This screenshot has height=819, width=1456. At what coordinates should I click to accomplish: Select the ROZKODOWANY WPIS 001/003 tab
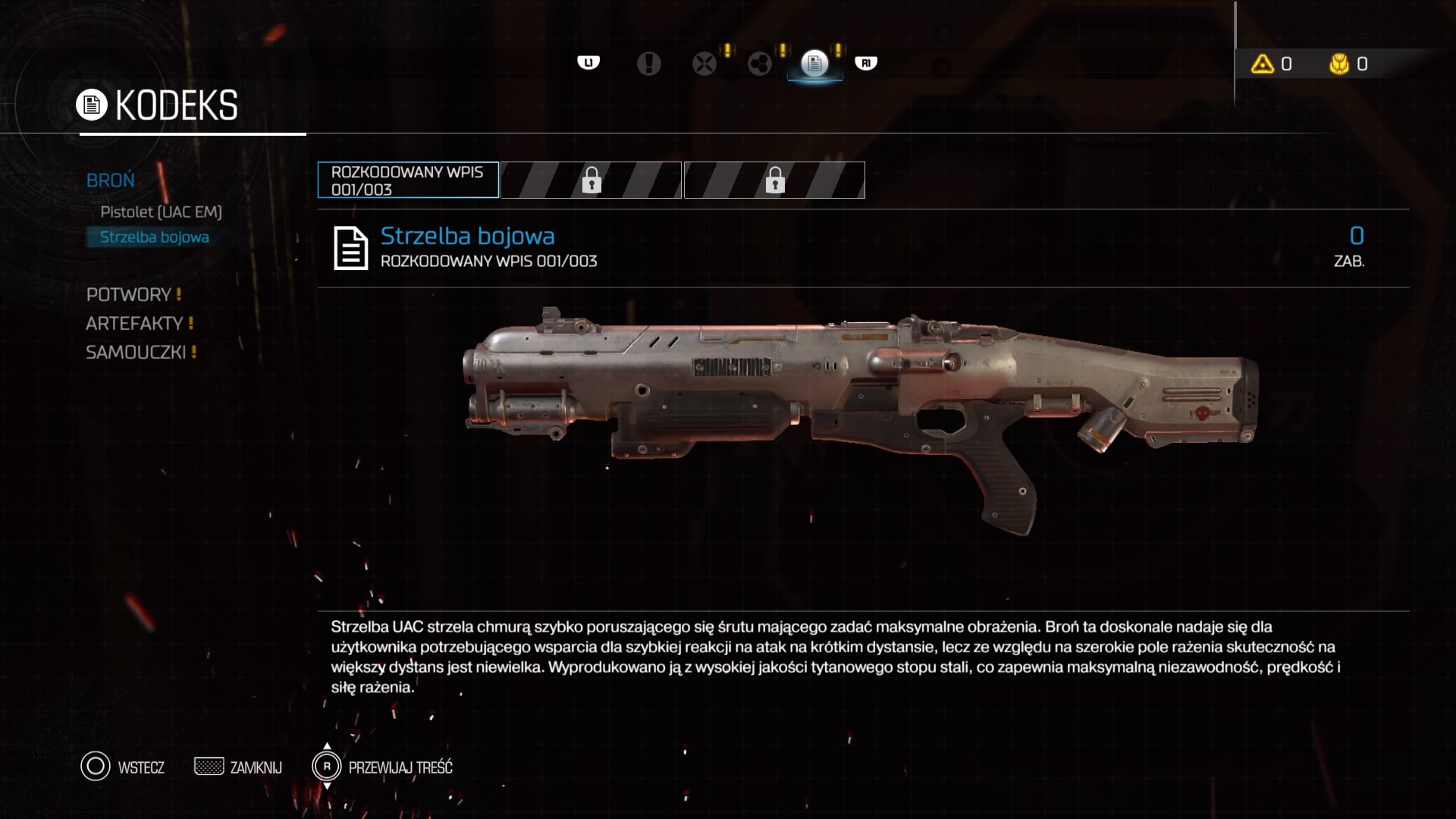click(408, 180)
